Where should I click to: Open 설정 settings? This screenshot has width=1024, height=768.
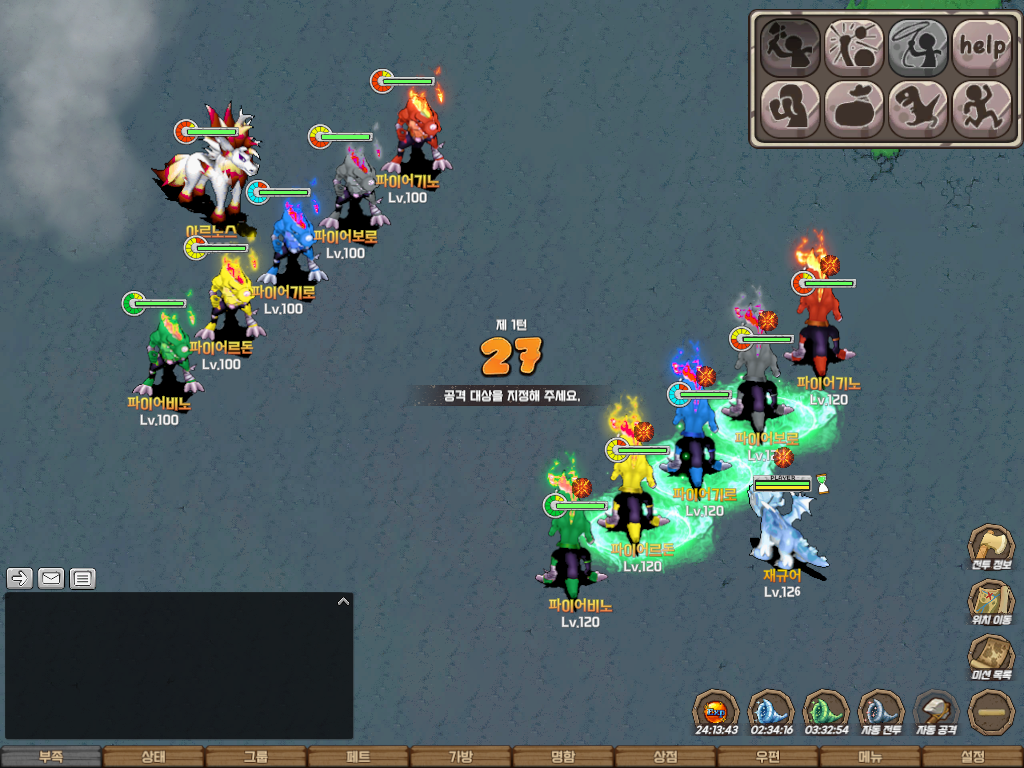(x=972, y=757)
